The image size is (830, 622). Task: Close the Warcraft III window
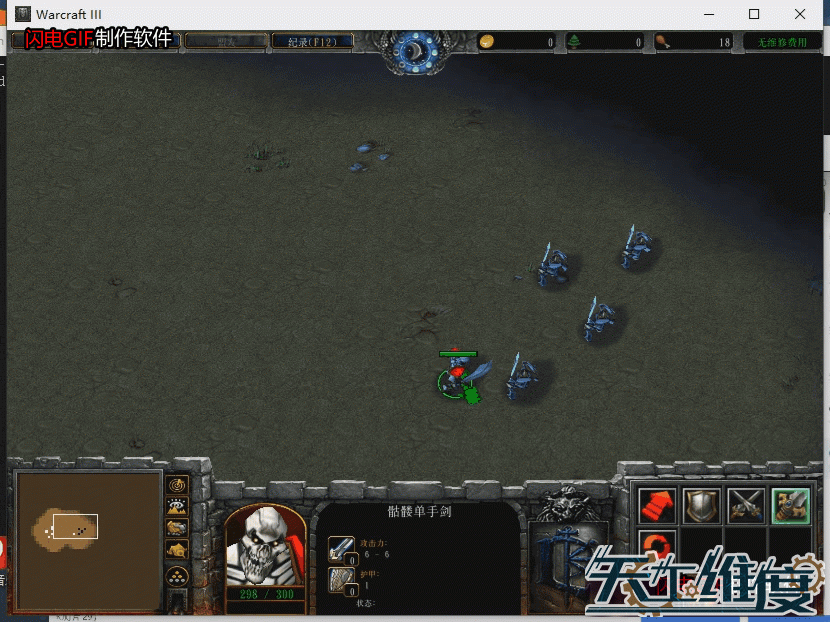(x=800, y=14)
